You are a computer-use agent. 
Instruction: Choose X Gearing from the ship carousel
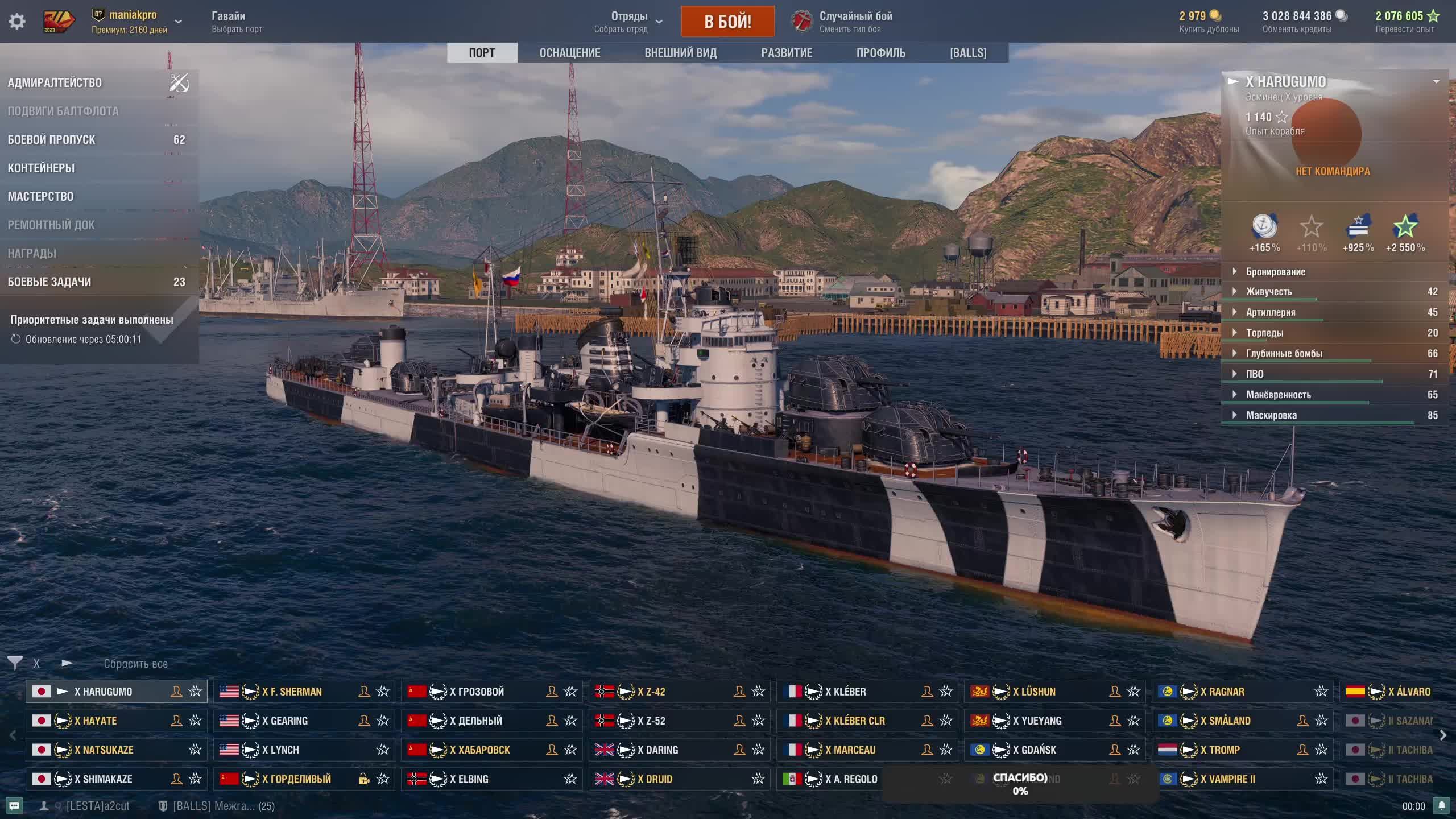click(x=289, y=721)
